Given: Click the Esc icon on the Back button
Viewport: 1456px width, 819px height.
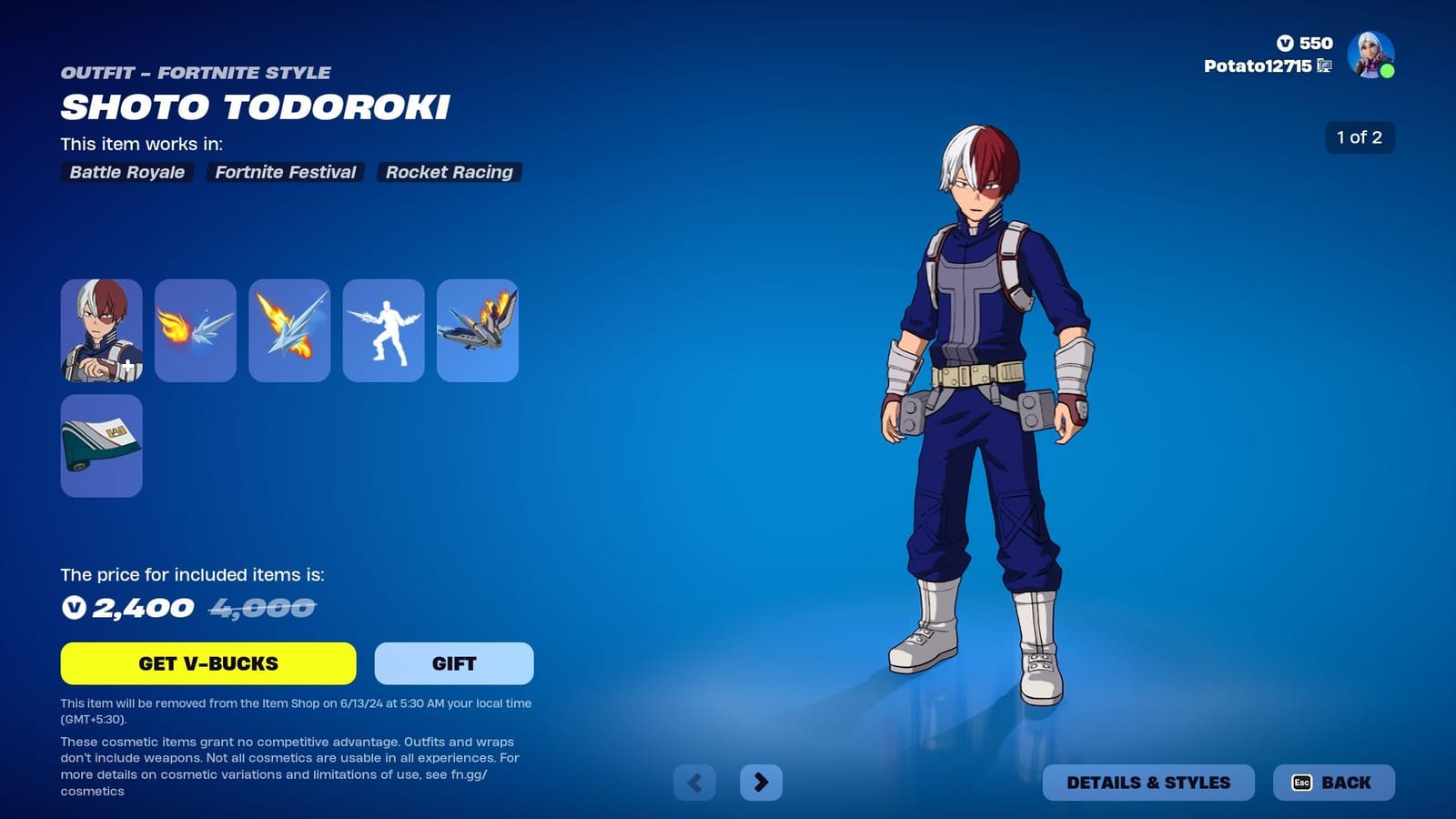Looking at the screenshot, I should click(x=1303, y=782).
